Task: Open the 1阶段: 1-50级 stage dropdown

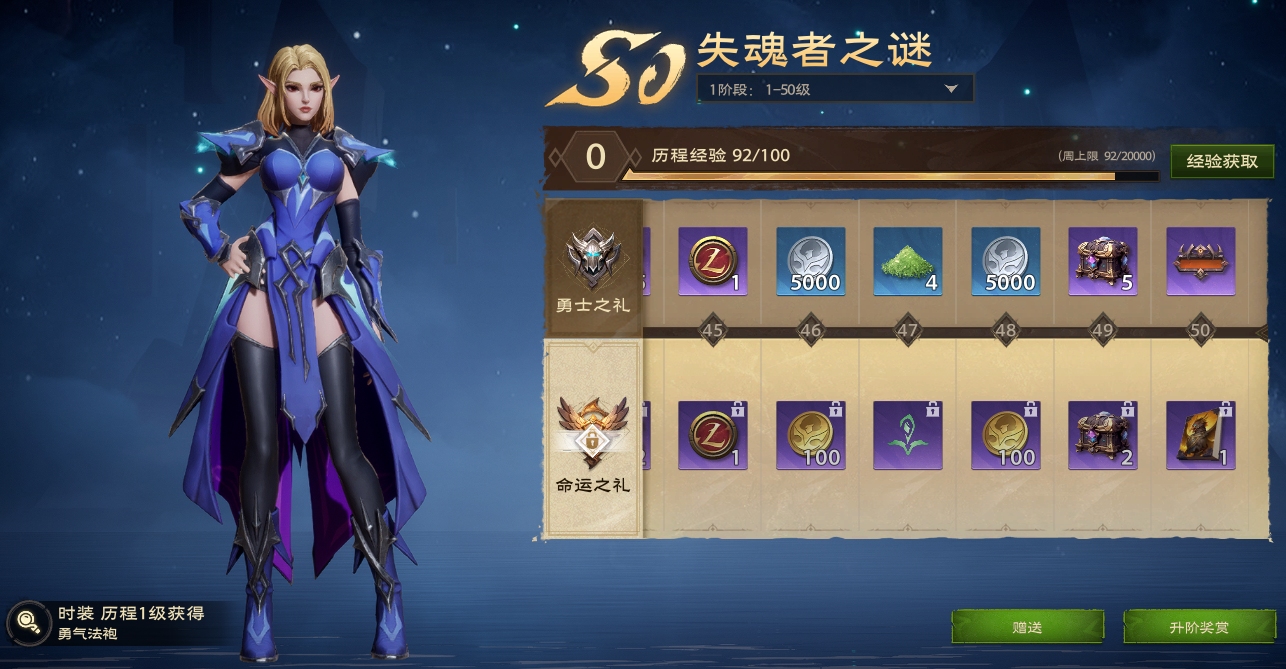Action: point(834,89)
